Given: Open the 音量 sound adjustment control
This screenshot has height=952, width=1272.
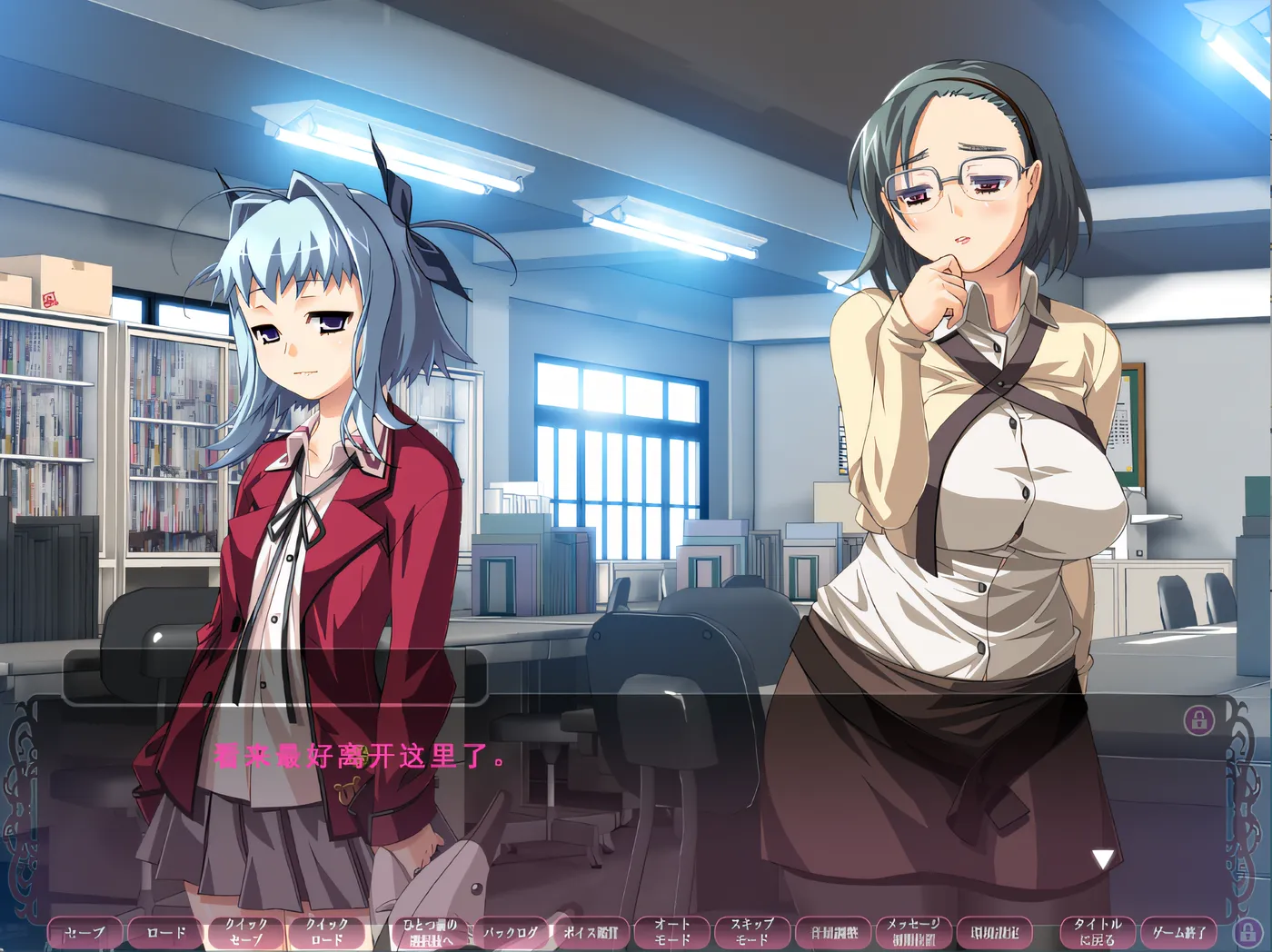Looking at the screenshot, I should [834, 932].
